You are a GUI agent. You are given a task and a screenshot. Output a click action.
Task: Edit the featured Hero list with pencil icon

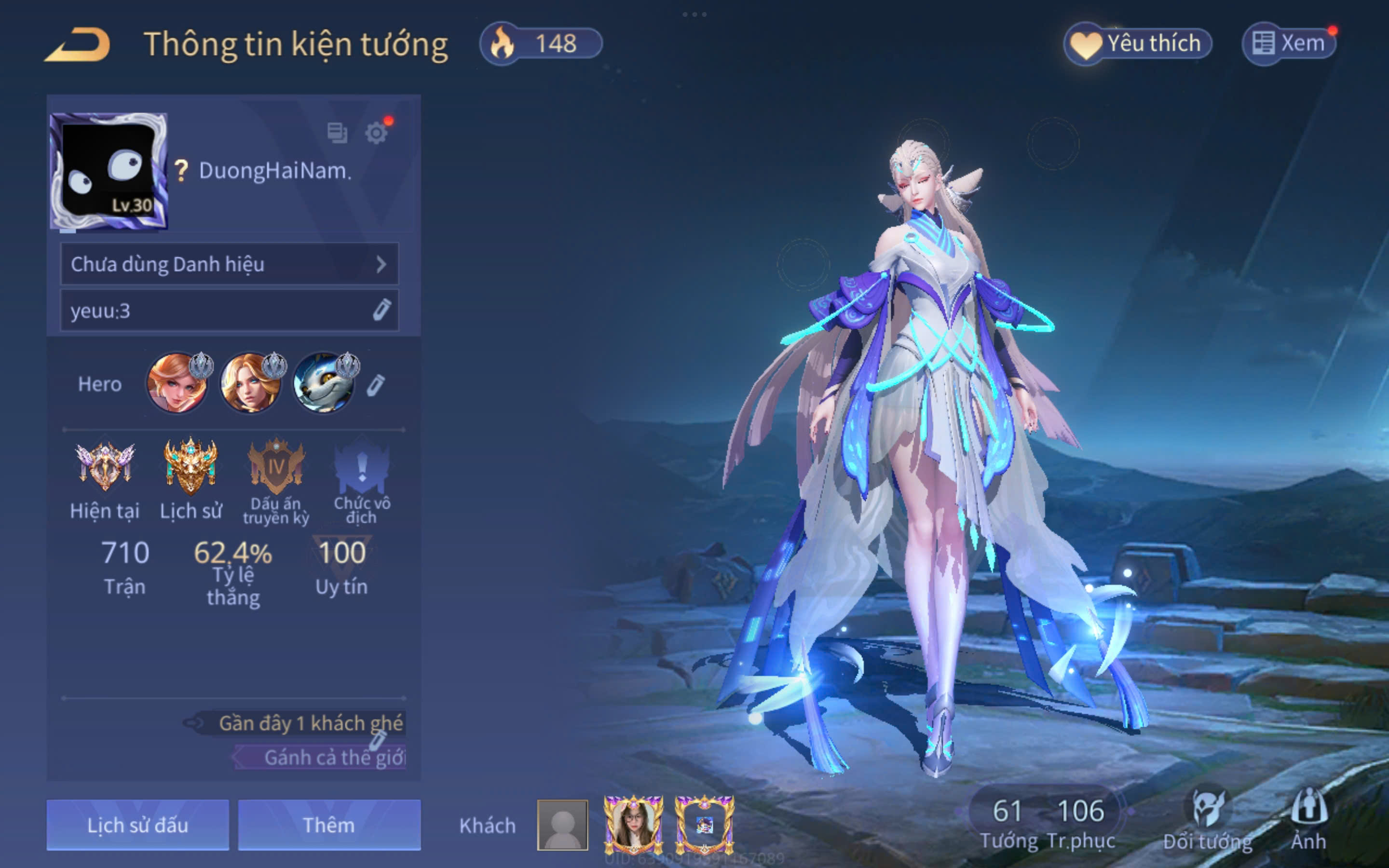coord(376,385)
